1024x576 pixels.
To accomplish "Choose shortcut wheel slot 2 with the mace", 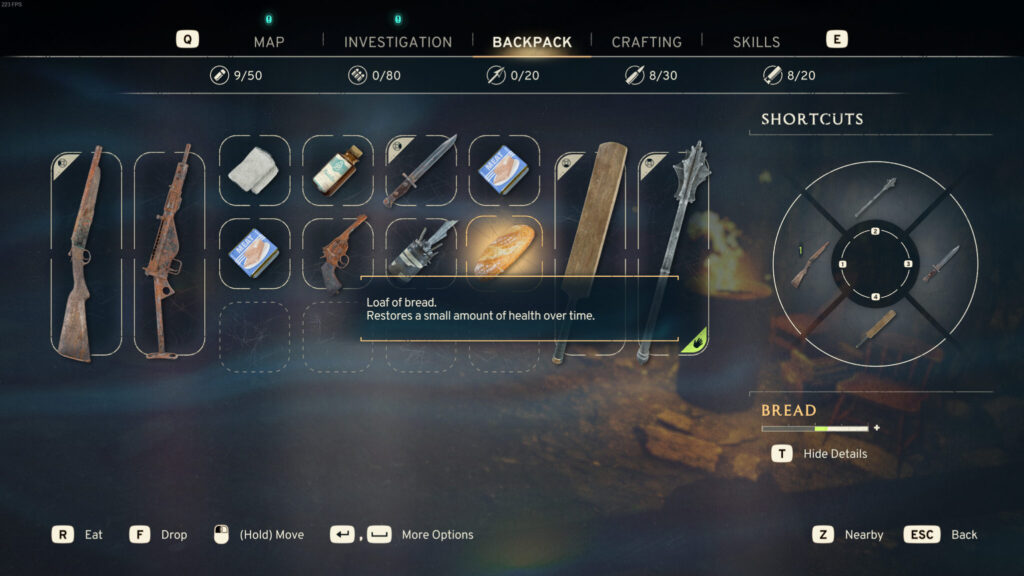I will pos(875,197).
